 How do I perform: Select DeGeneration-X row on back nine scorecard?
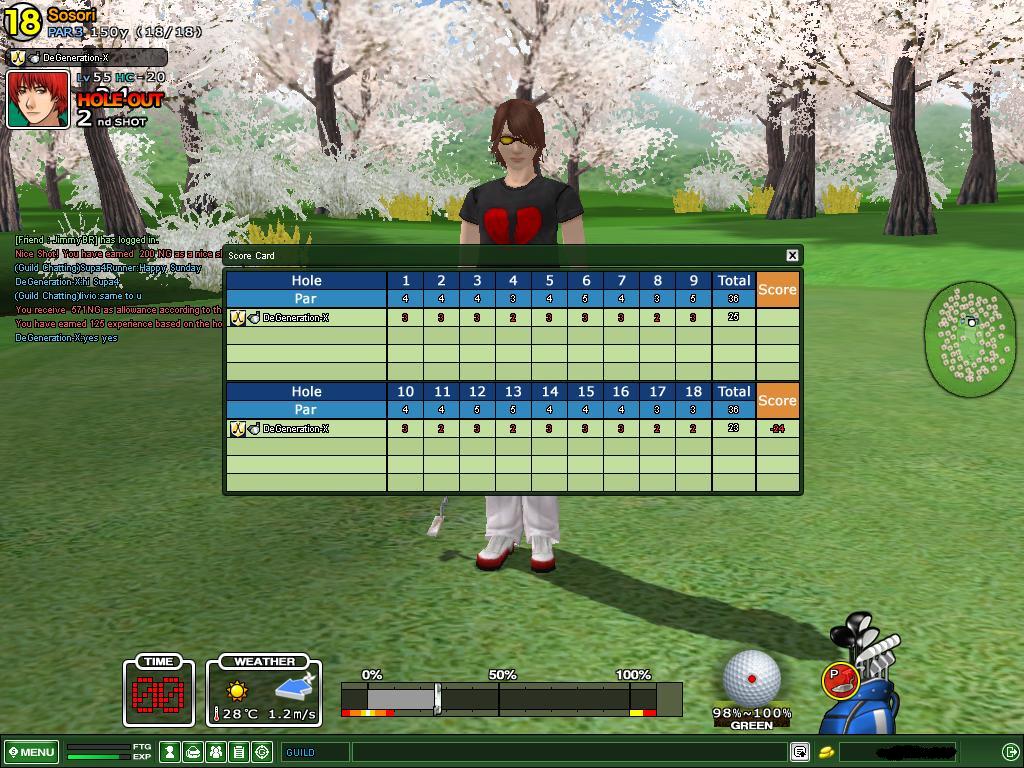(x=306, y=429)
